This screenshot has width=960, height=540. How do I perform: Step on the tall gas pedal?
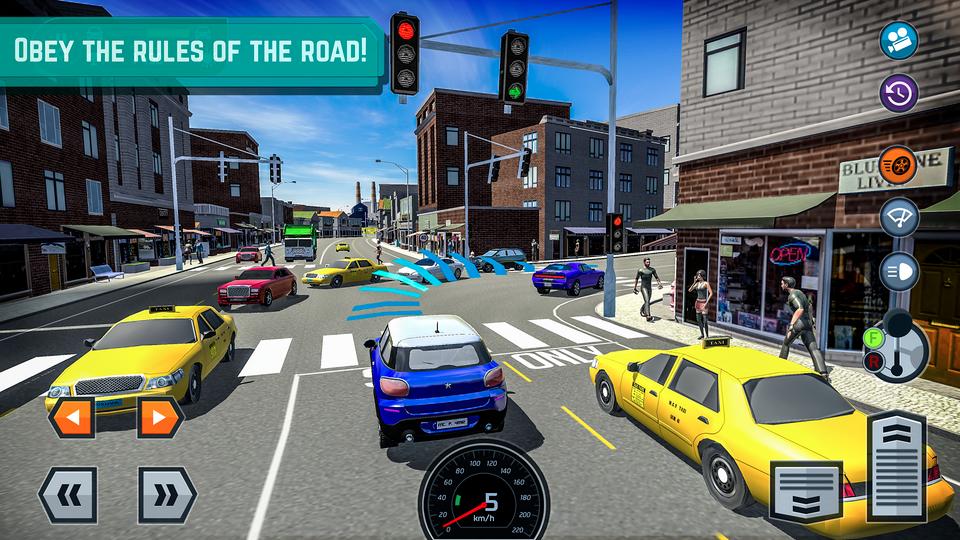897,465
